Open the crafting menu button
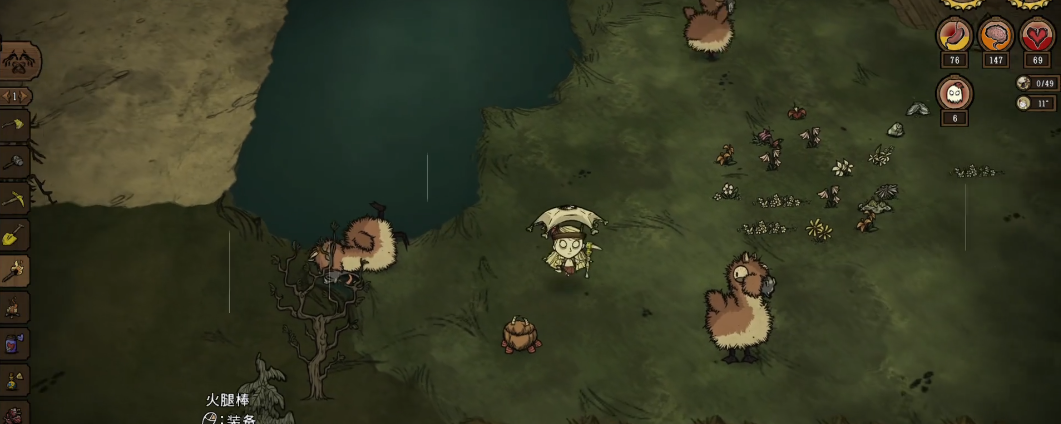1061x424 pixels. 16,62
